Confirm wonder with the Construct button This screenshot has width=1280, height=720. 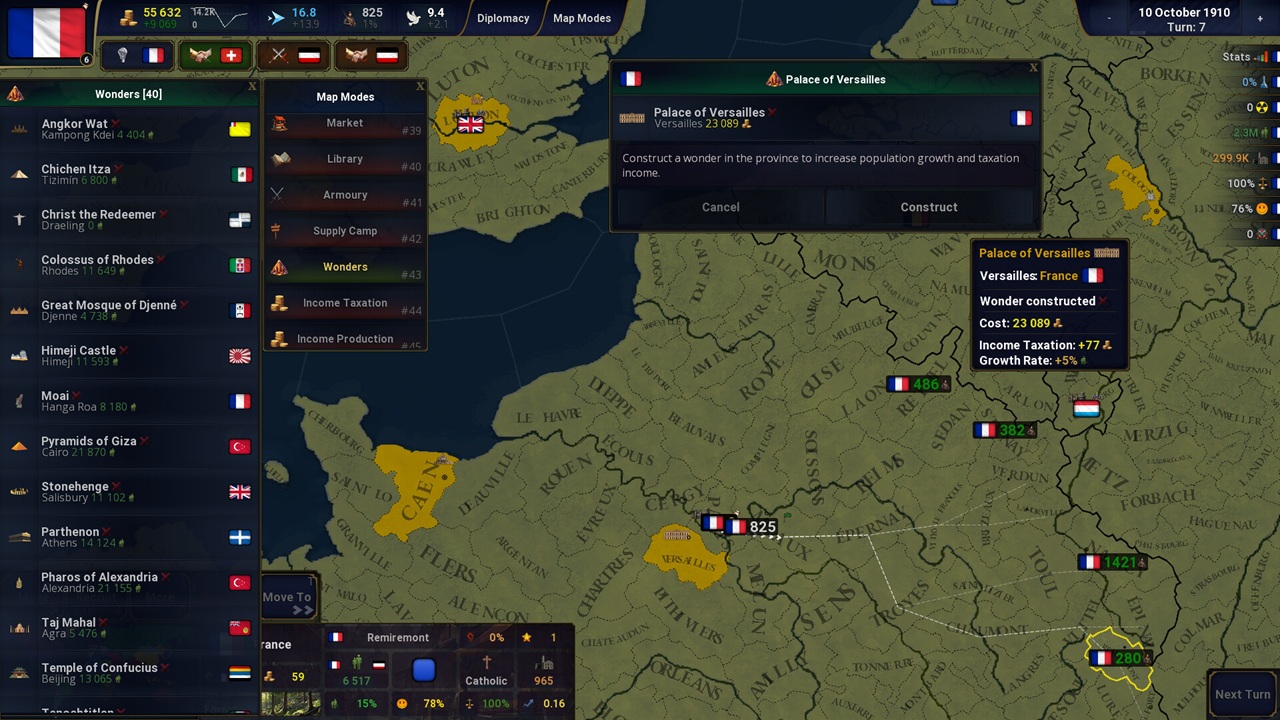[x=928, y=207]
